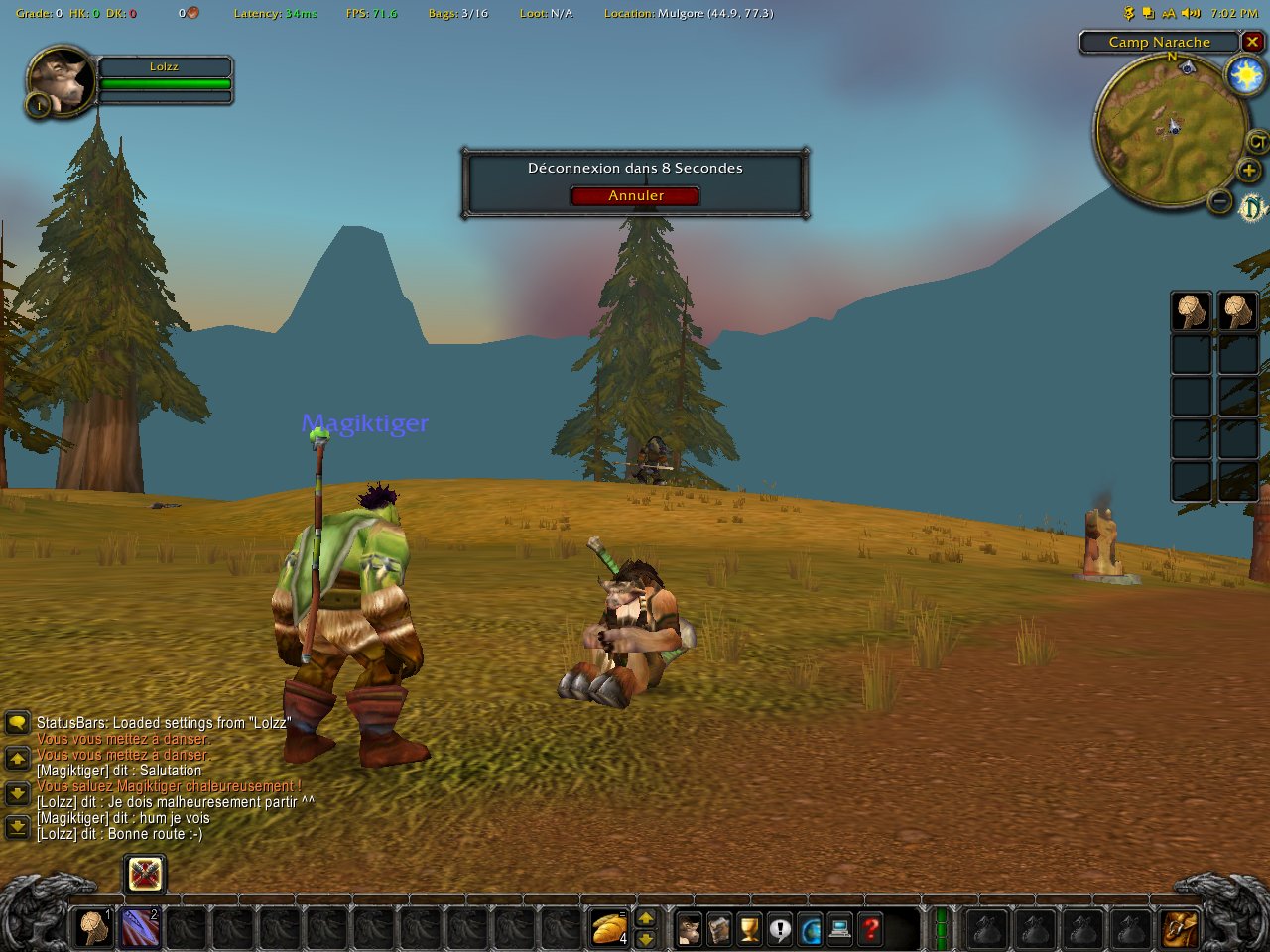Viewport: 1270px width, 952px height.
Task: Use the bread item on action bar
Action: point(609,929)
